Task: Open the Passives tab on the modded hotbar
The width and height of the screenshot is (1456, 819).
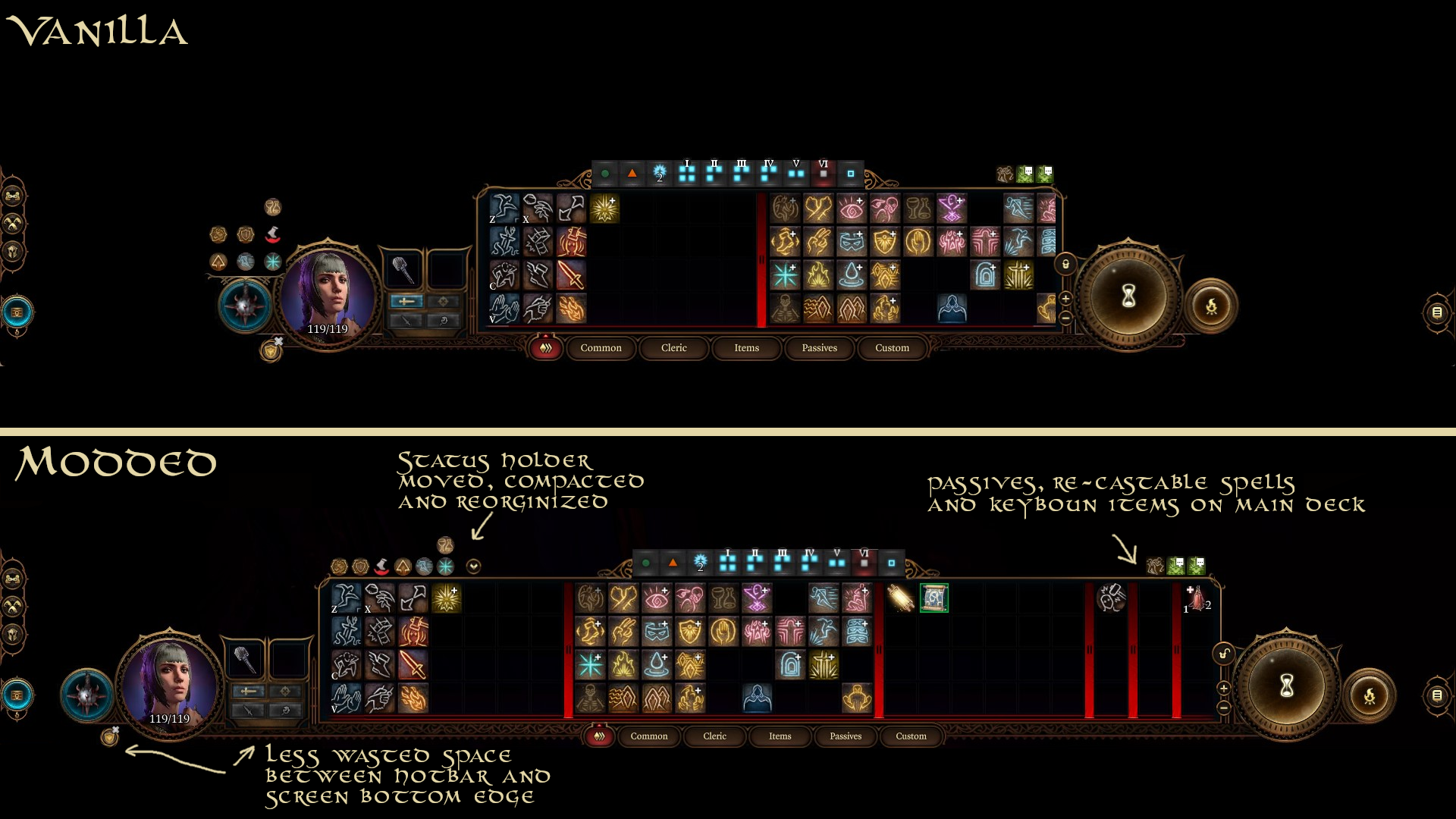Action: click(x=845, y=736)
